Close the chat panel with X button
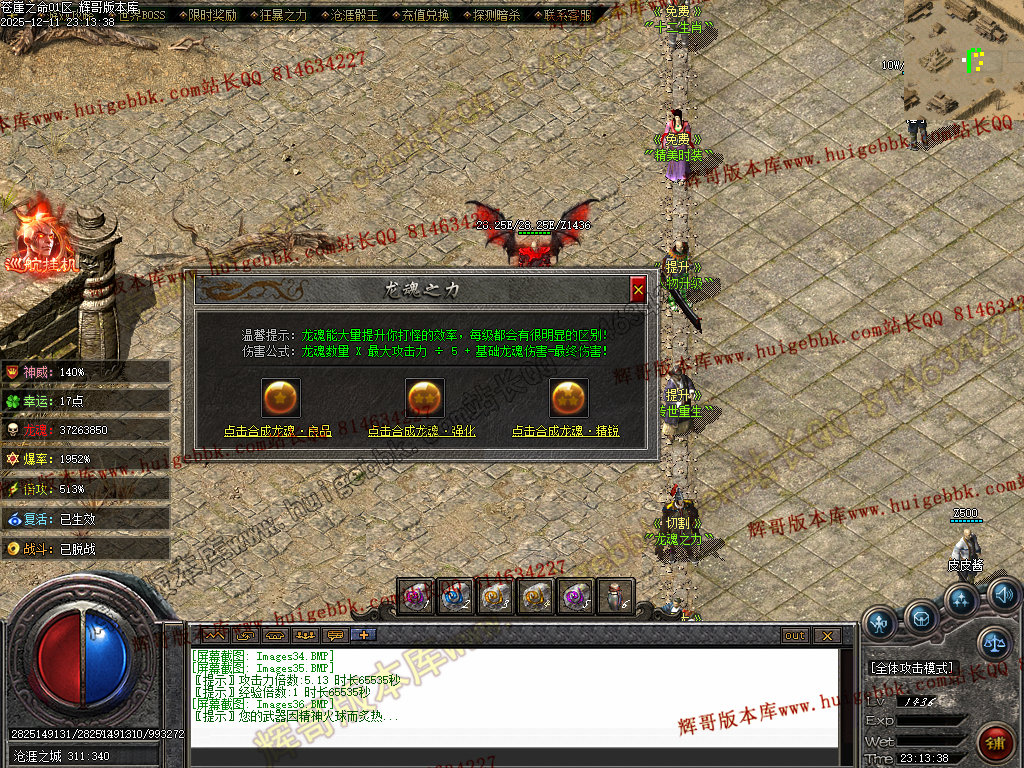 (x=826, y=636)
